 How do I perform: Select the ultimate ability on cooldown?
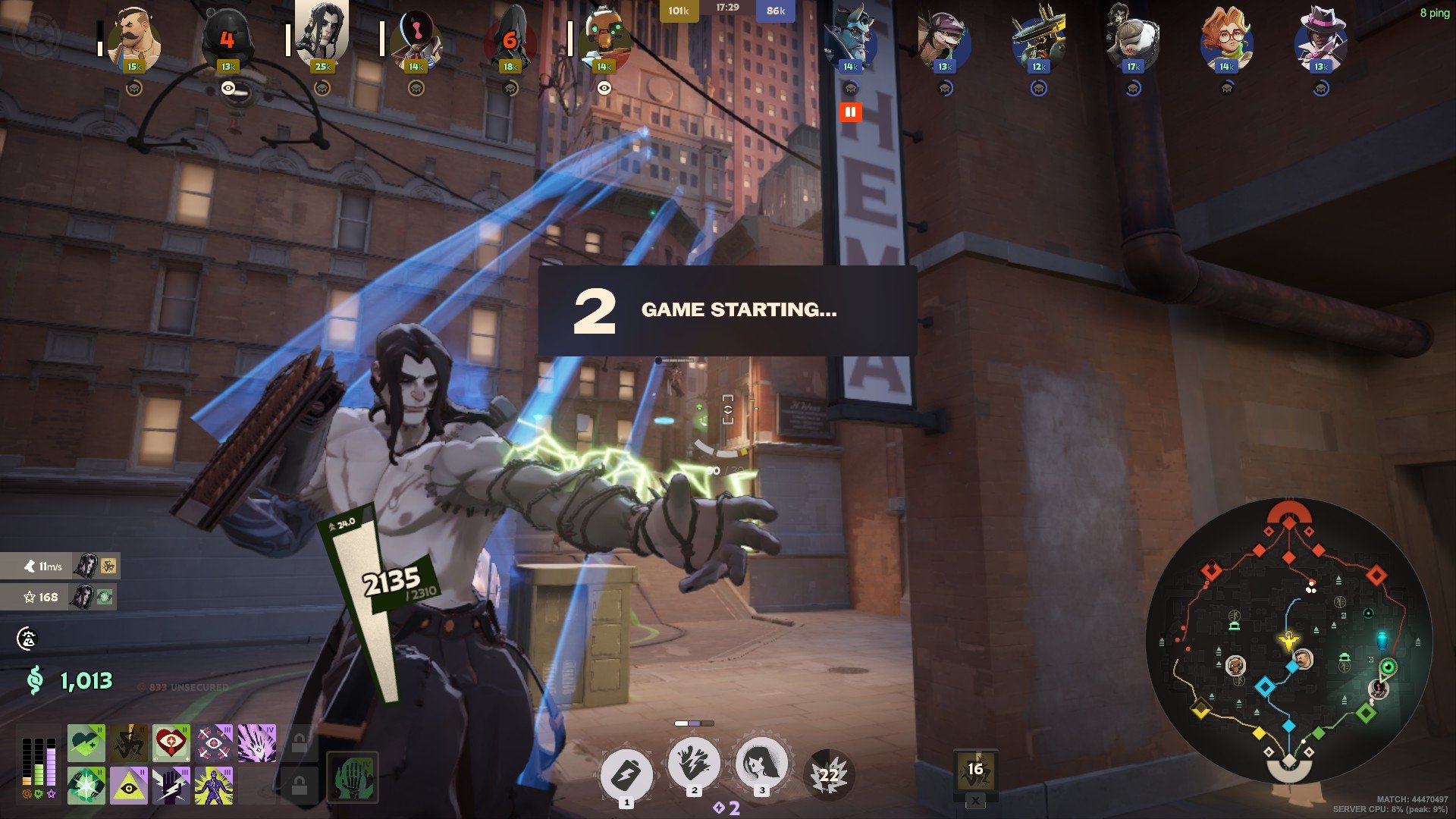pos(829,774)
